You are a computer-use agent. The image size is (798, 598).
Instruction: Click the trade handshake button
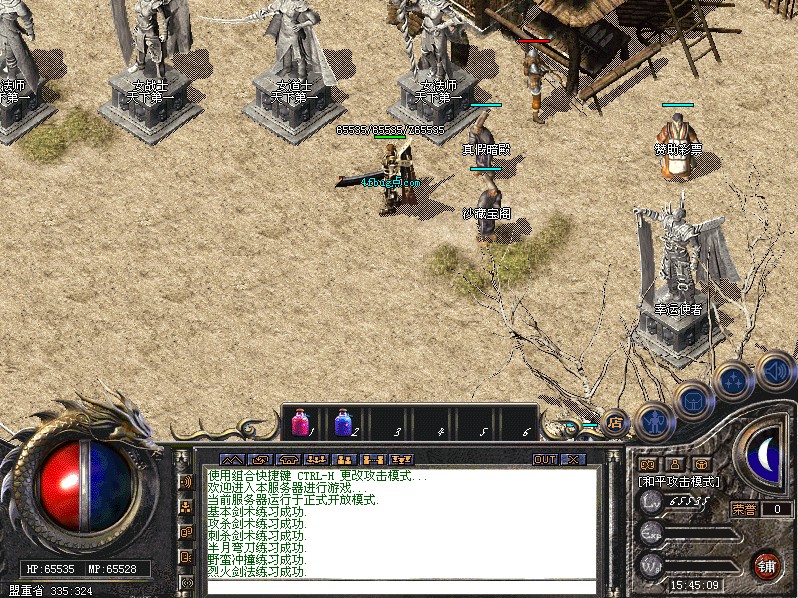pyautogui.click(x=258, y=460)
